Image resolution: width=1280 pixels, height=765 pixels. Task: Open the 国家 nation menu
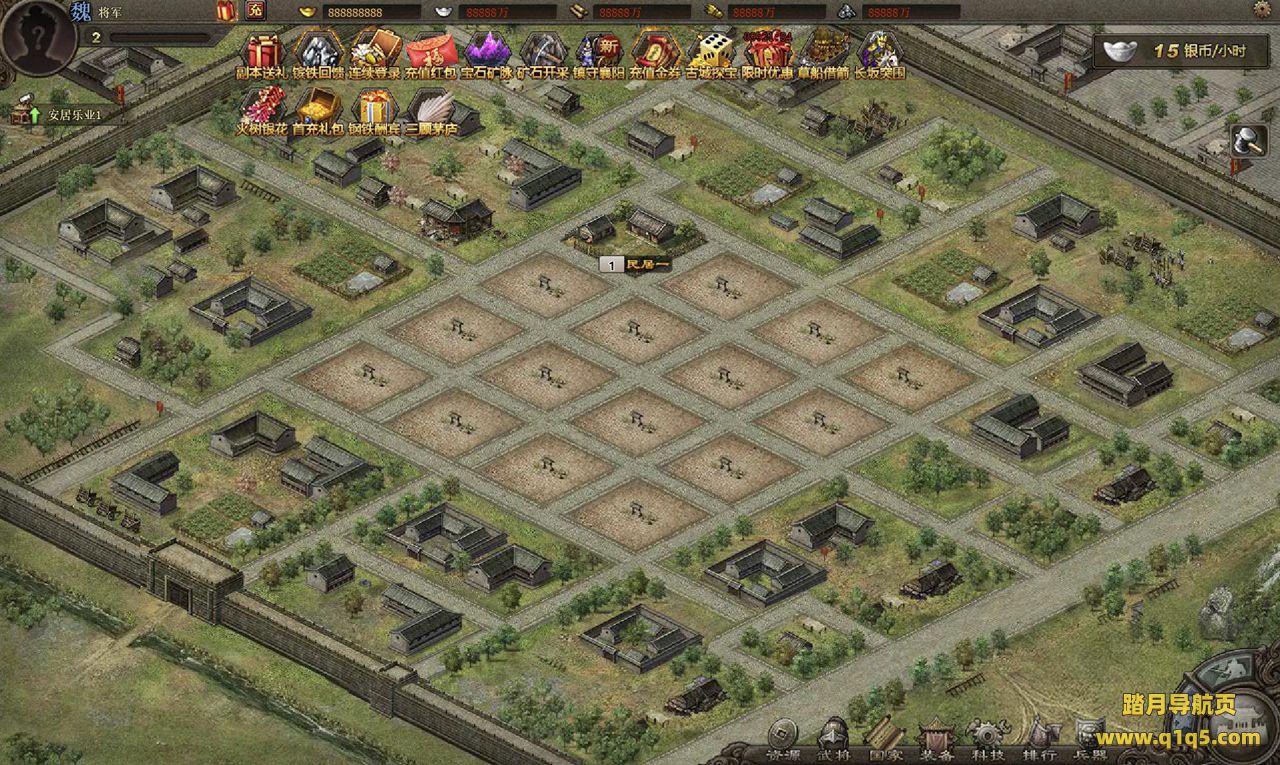click(885, 739)
